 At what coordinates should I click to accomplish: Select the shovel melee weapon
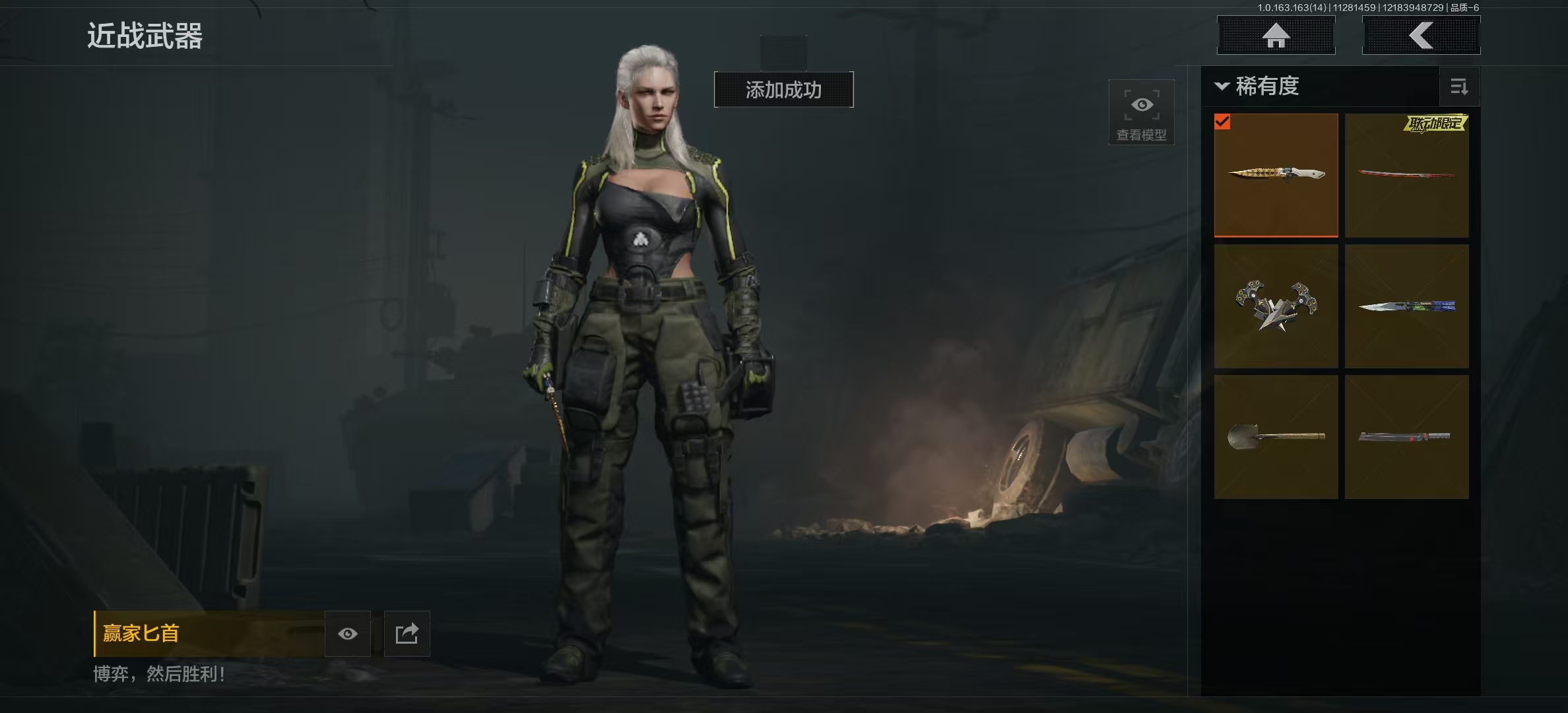pyautogui.click(x=1276, y=436)
